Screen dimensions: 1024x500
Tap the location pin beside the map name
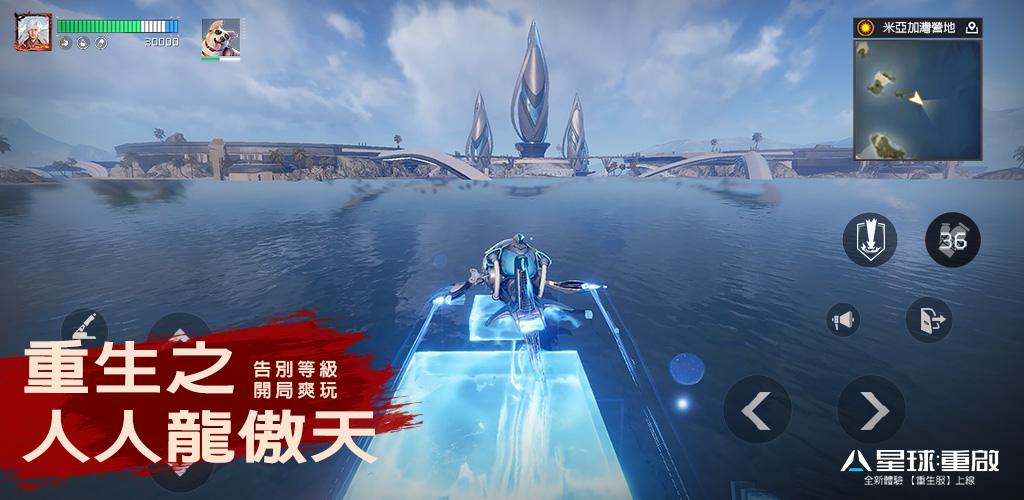coord(971,28)
